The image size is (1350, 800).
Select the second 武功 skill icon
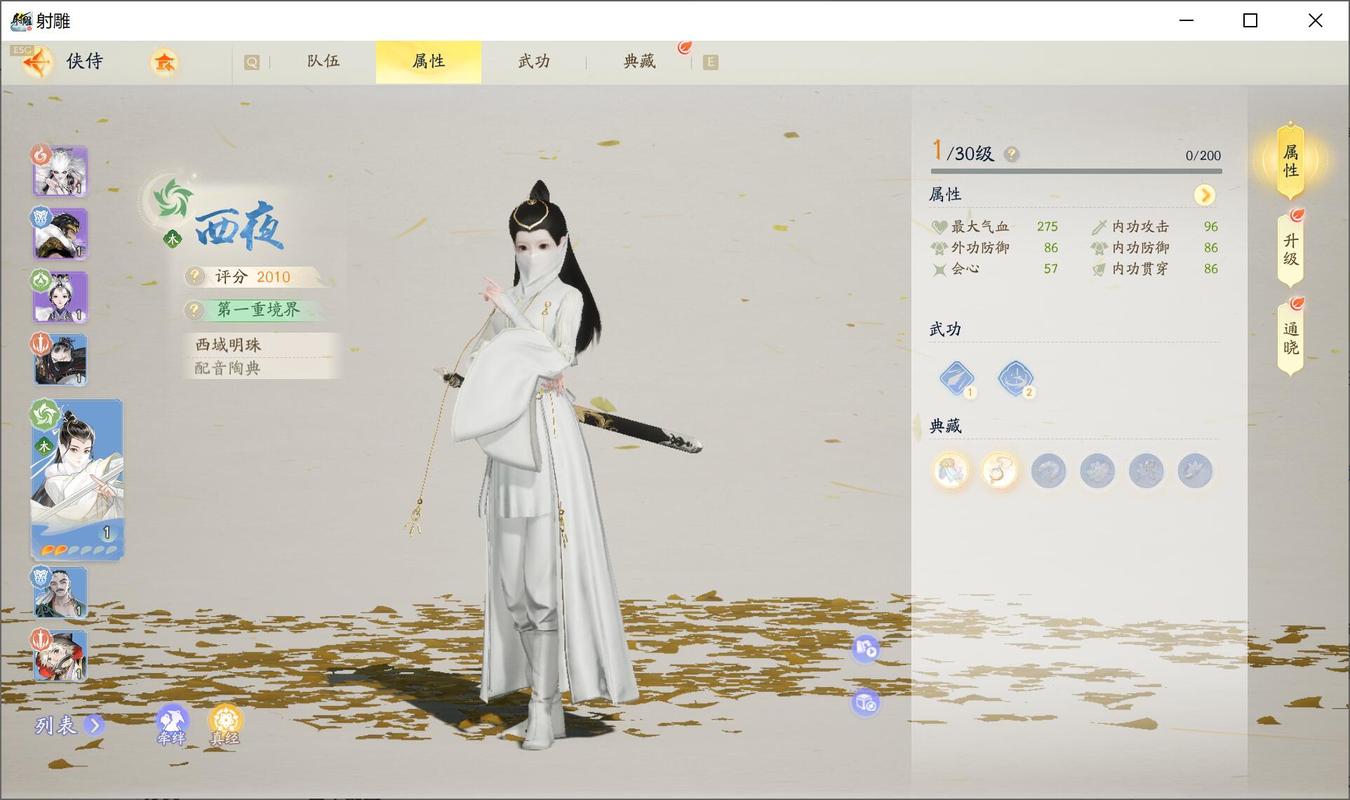[1014, 376]
